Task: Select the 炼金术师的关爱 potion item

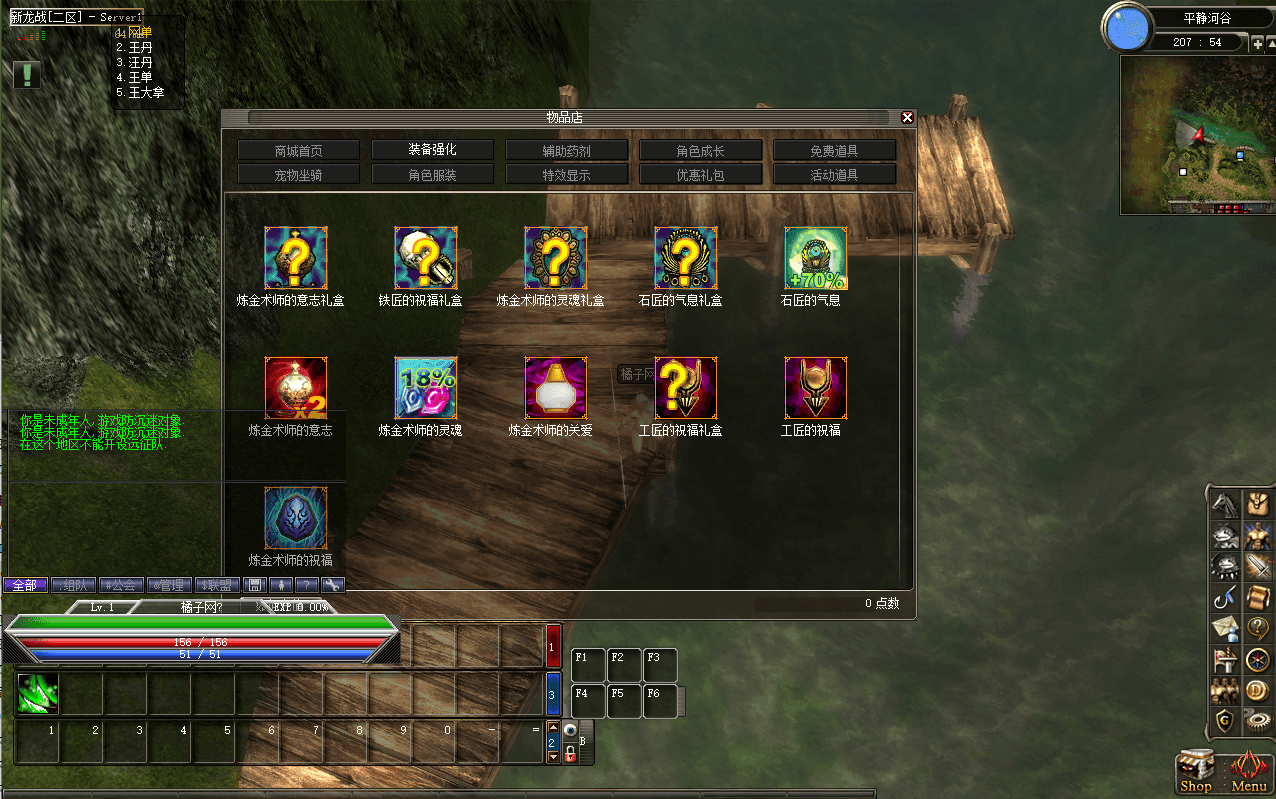Action: click(x=556, y=388)
